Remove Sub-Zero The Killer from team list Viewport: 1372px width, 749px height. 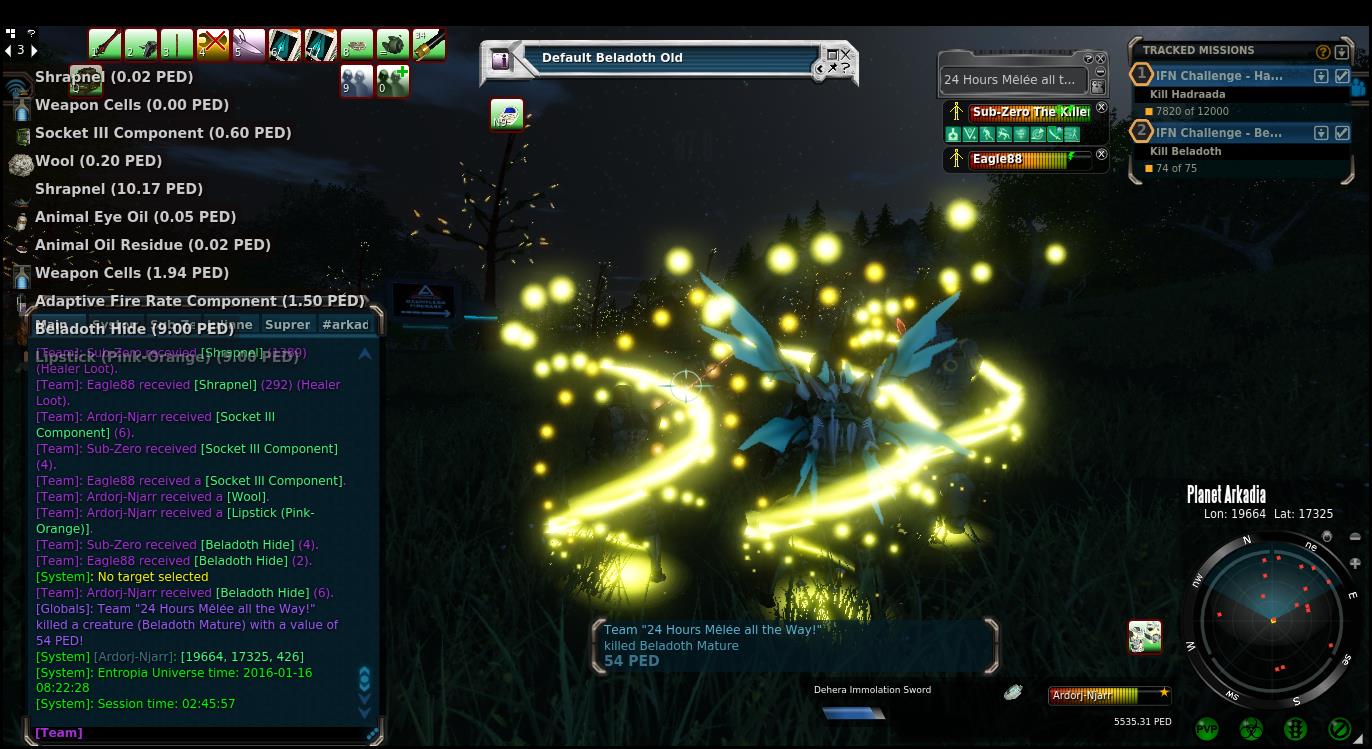[1101, 108]
